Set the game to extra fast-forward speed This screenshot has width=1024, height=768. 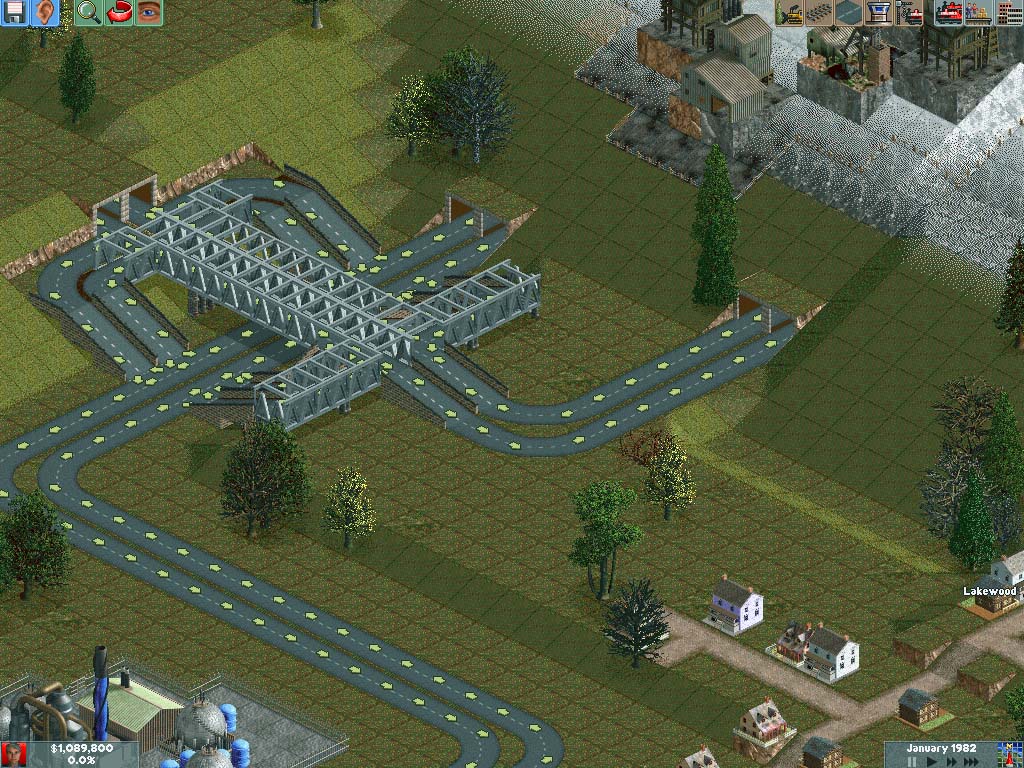[972, 761]
